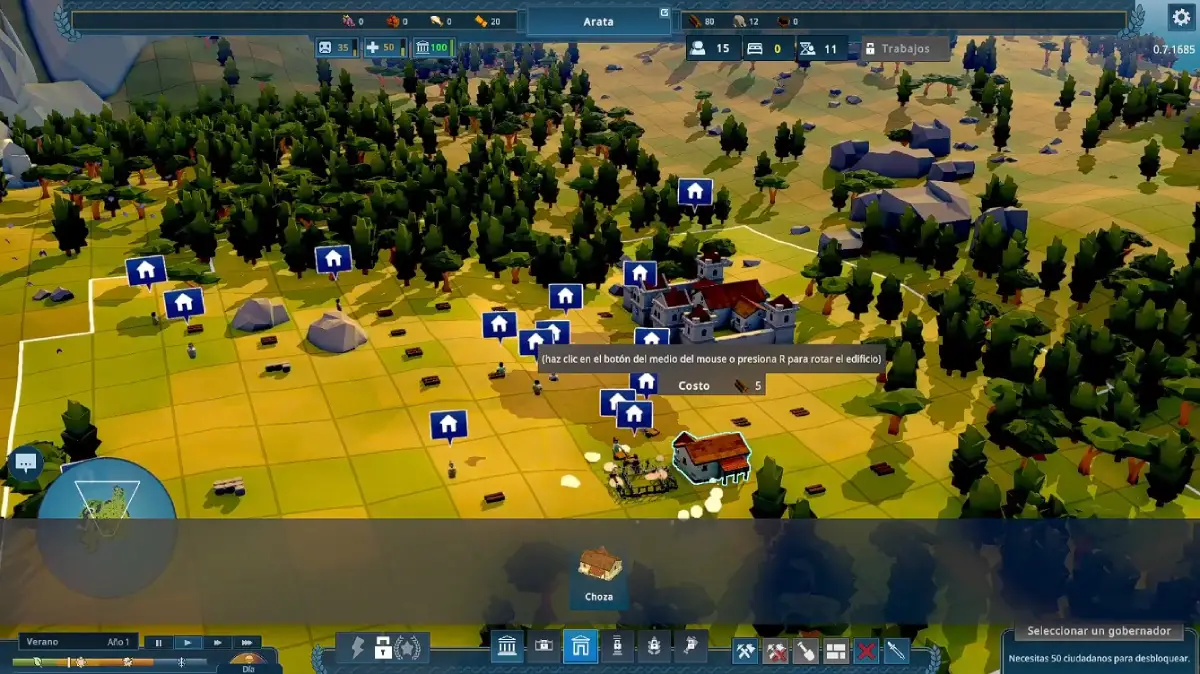
Task: Activate the red X demolish tool
Action: (866, 651)
